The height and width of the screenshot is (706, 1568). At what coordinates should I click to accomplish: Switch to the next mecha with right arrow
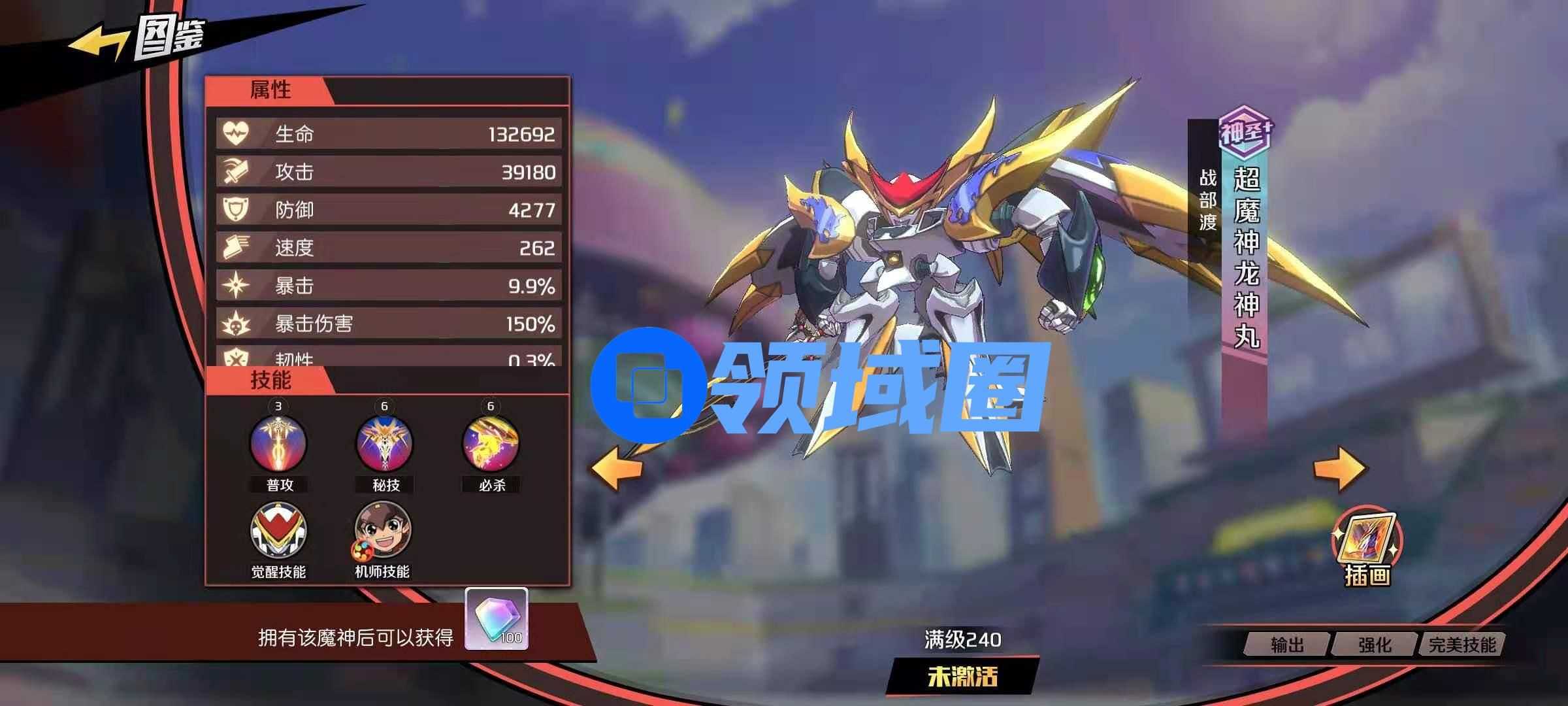1339,468
